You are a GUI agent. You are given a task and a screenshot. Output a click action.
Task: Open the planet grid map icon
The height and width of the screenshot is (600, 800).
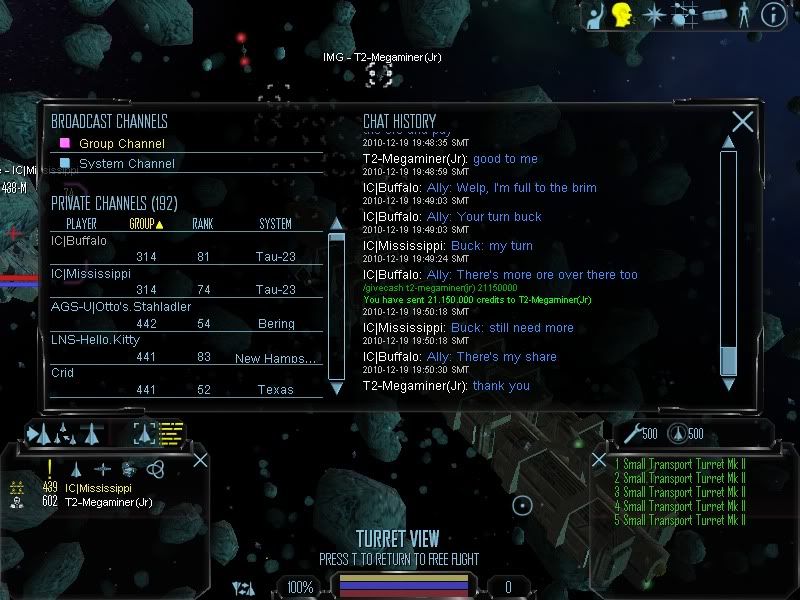coord(684,14)
